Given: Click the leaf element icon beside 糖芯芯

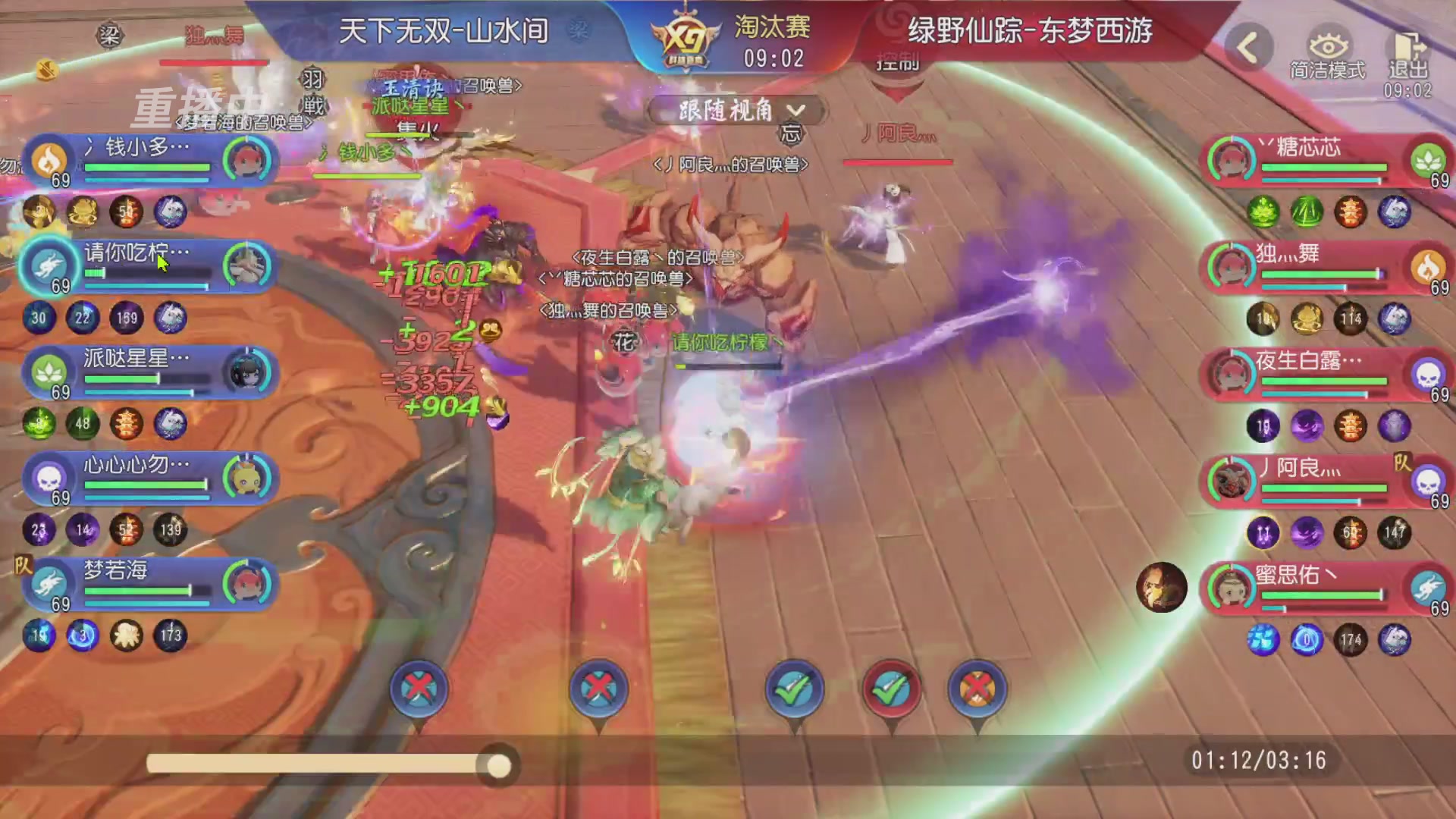Looking at the screenshot, I should pyautogui.click(x=1429, y=162).
